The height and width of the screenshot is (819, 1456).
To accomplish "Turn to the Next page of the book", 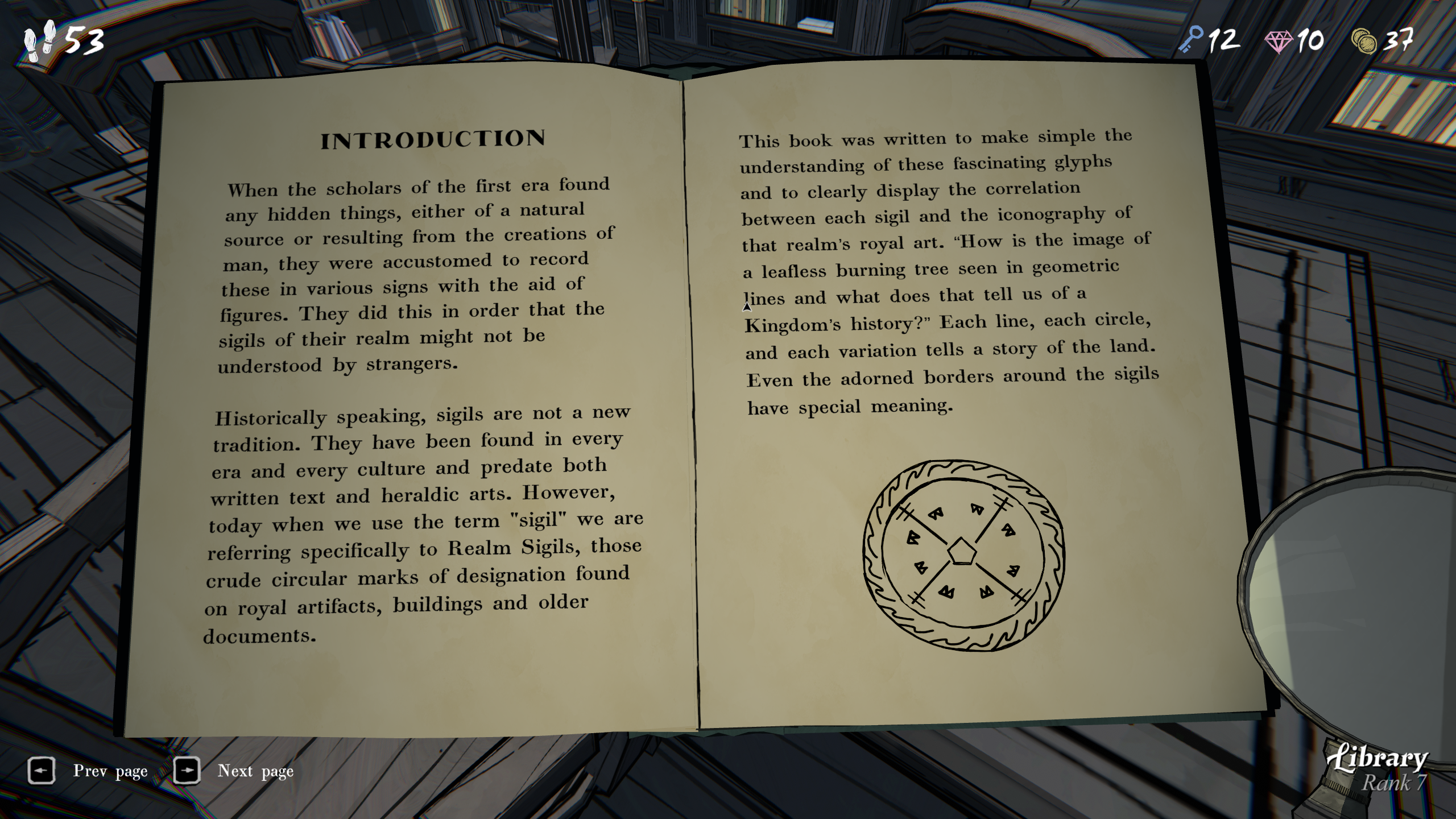I will [187, 771].
